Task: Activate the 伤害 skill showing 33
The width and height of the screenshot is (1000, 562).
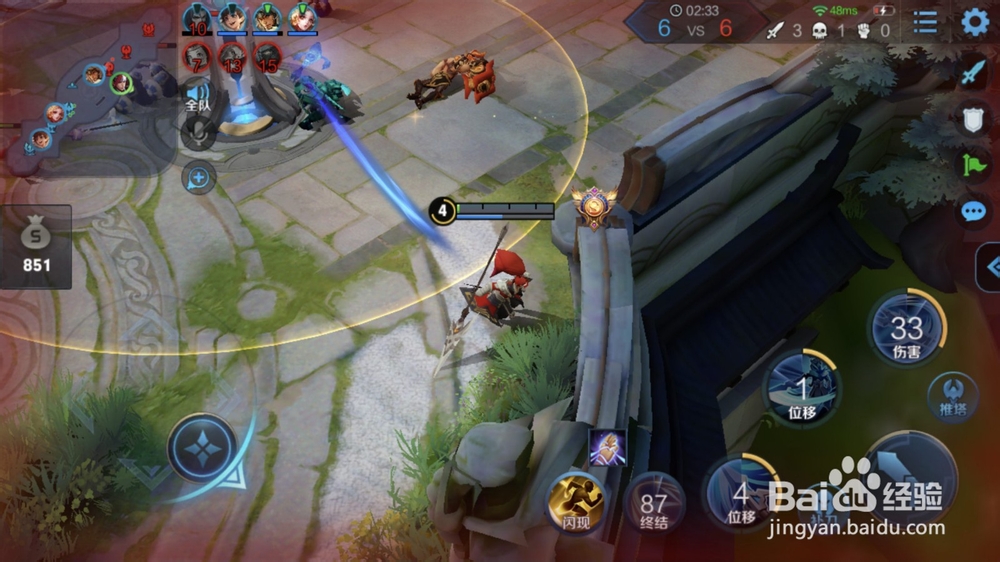Action: [x=906, y=330]
